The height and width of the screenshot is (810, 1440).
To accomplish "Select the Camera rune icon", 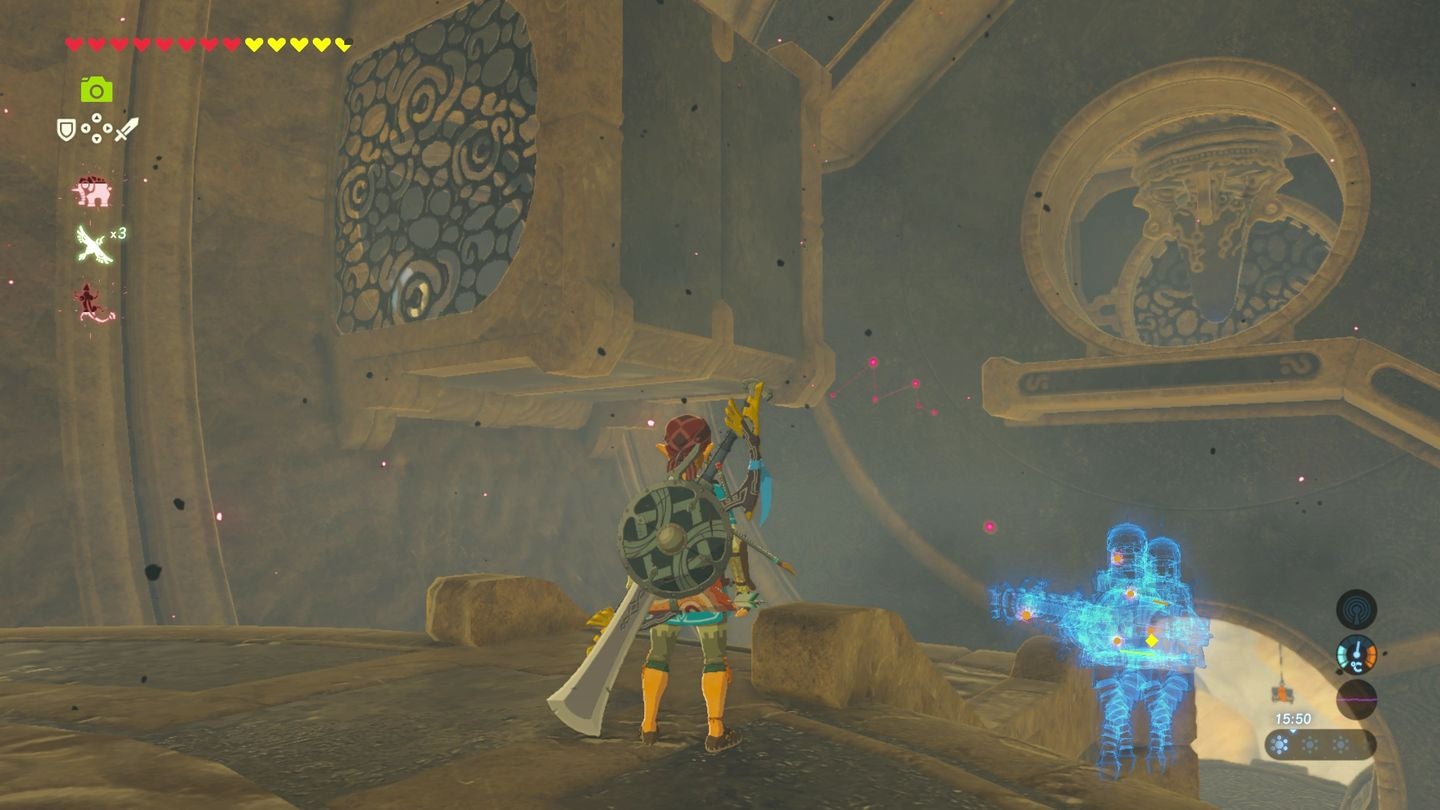I will coord(95,90).
